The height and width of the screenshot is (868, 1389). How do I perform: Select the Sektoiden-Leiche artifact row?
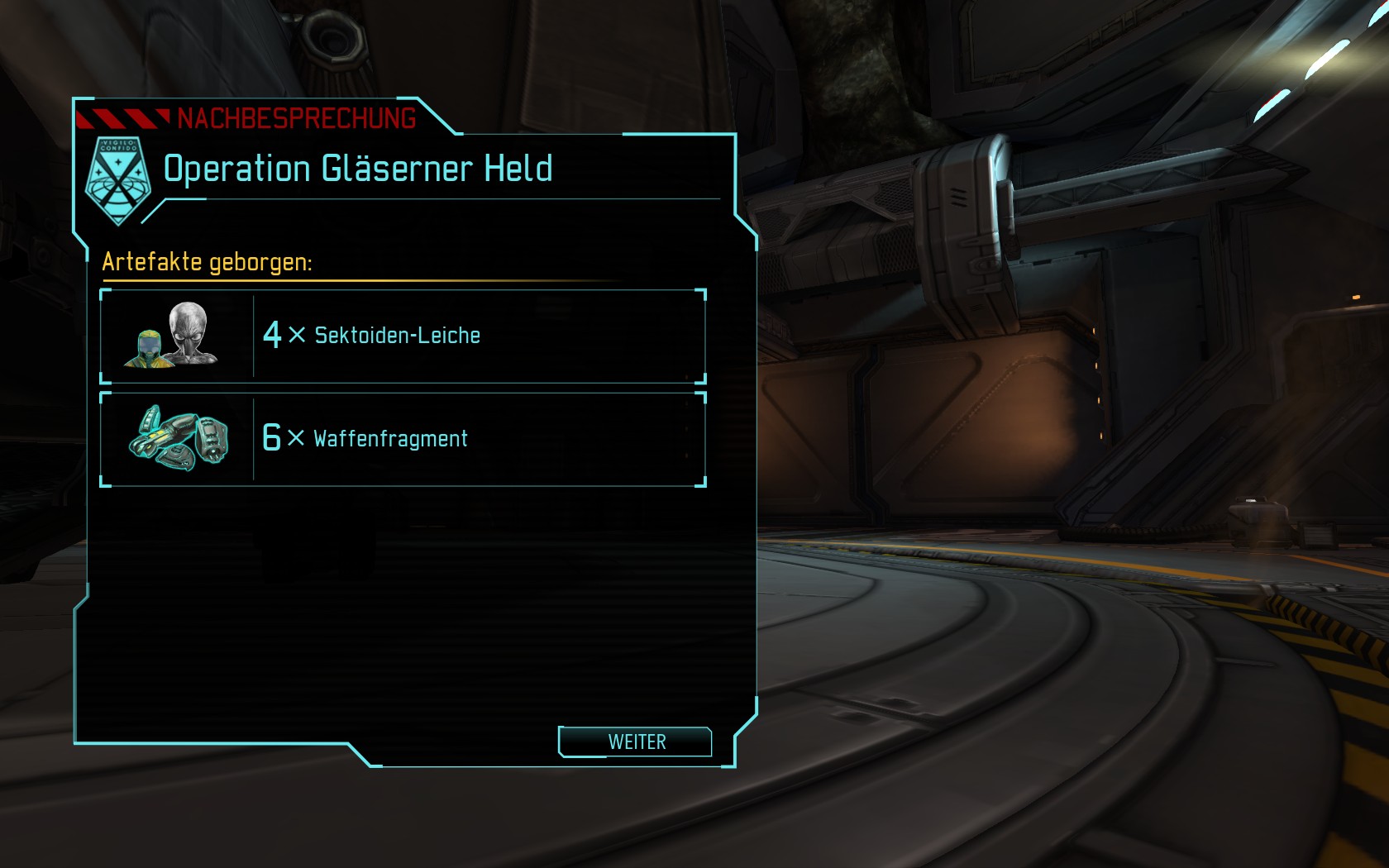click(403, 336)
